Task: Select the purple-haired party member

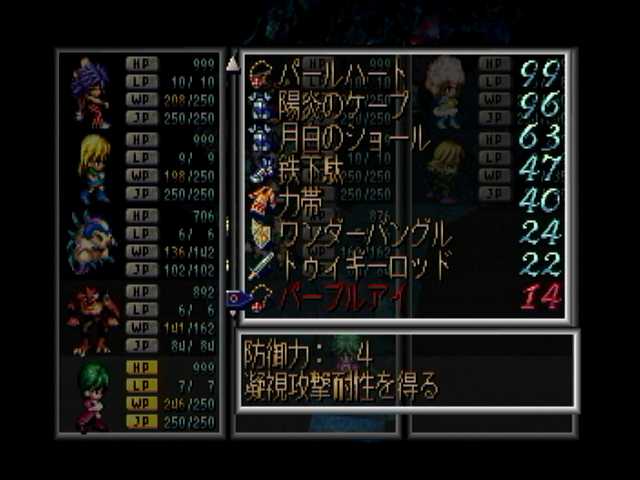Action: tap(91, 91)
